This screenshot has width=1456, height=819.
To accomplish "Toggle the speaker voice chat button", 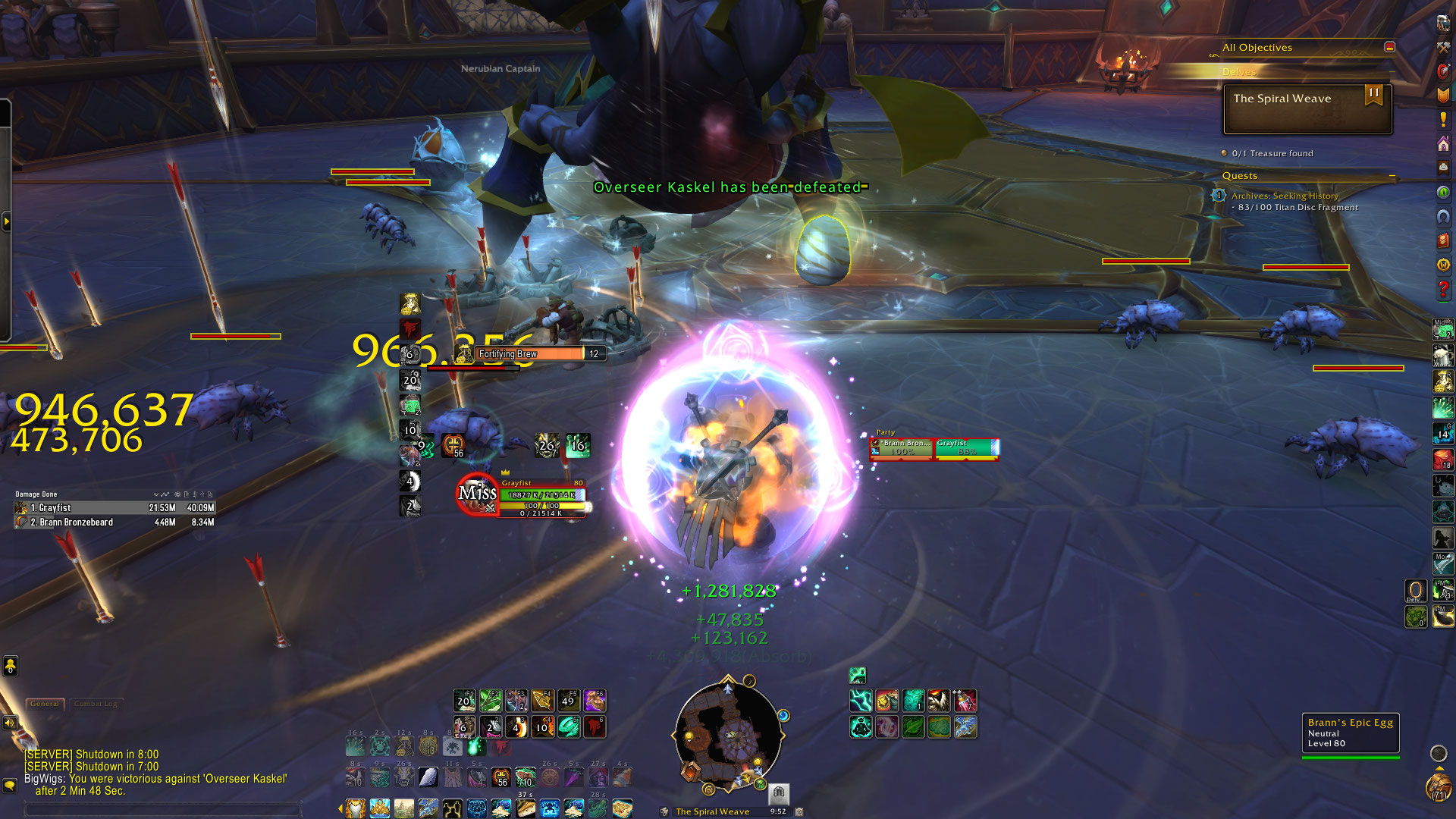I will (10, 723).
